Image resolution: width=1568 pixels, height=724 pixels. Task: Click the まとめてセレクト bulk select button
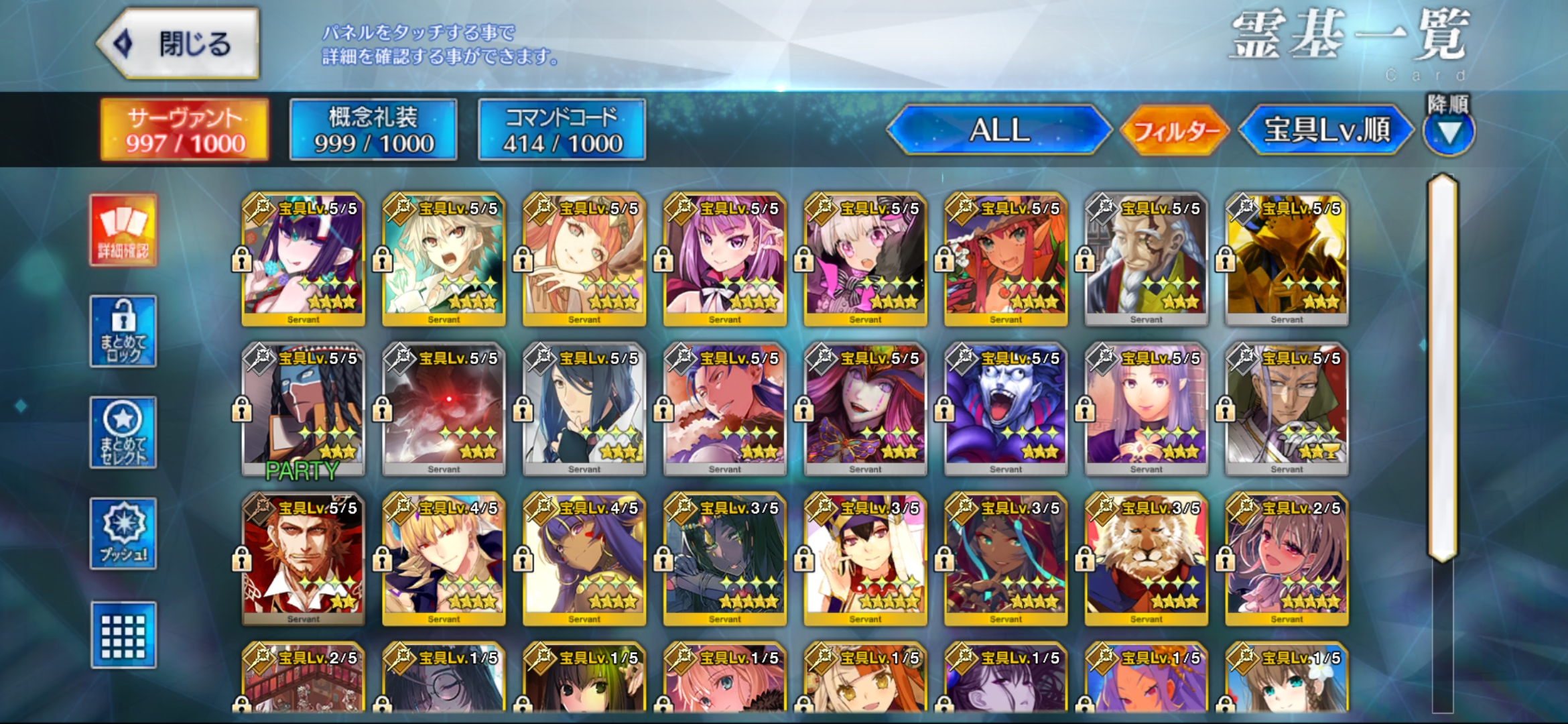(x=124, y=432)
